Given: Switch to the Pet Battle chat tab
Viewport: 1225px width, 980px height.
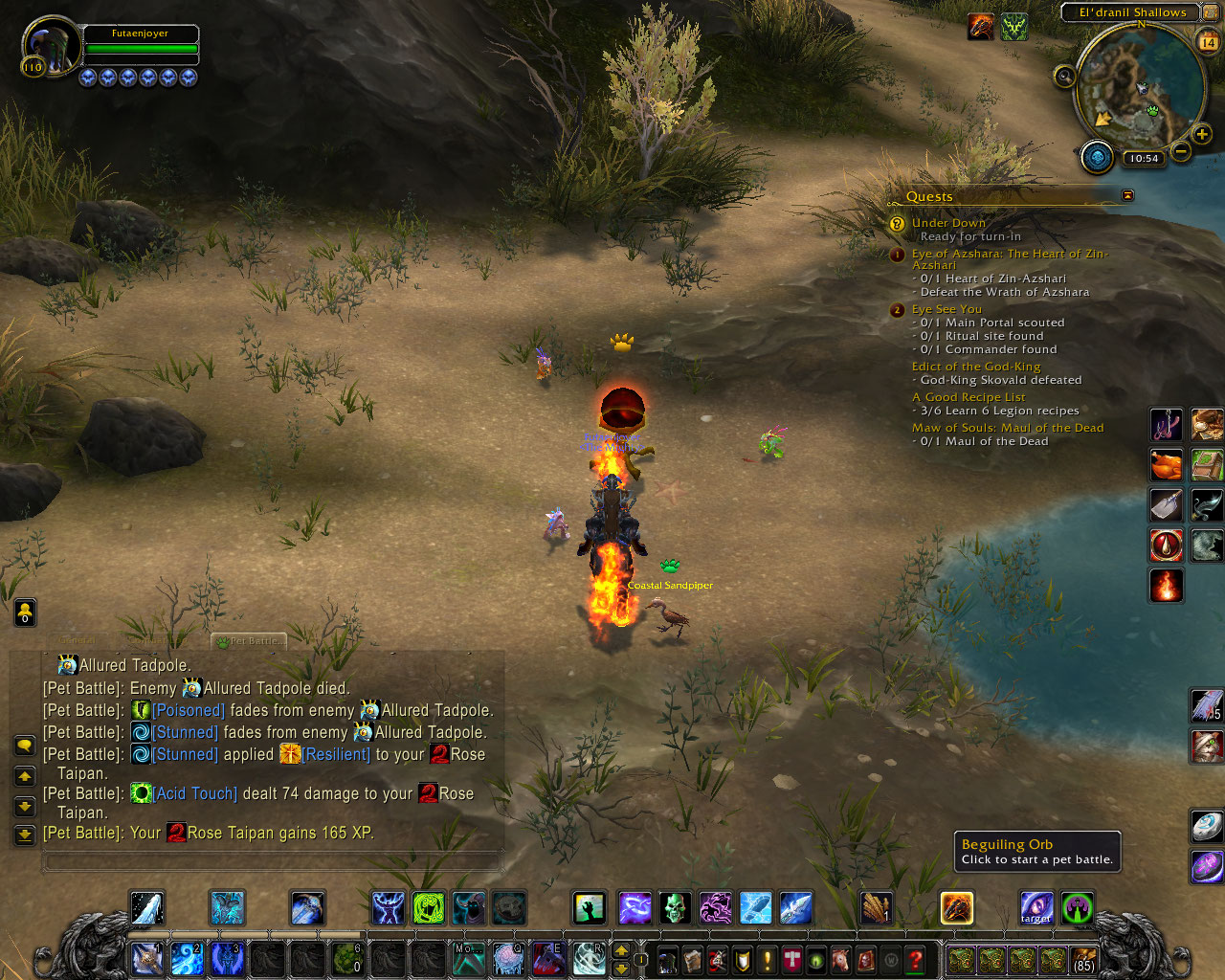Looking at the screenshot, I should pos(251,641).
